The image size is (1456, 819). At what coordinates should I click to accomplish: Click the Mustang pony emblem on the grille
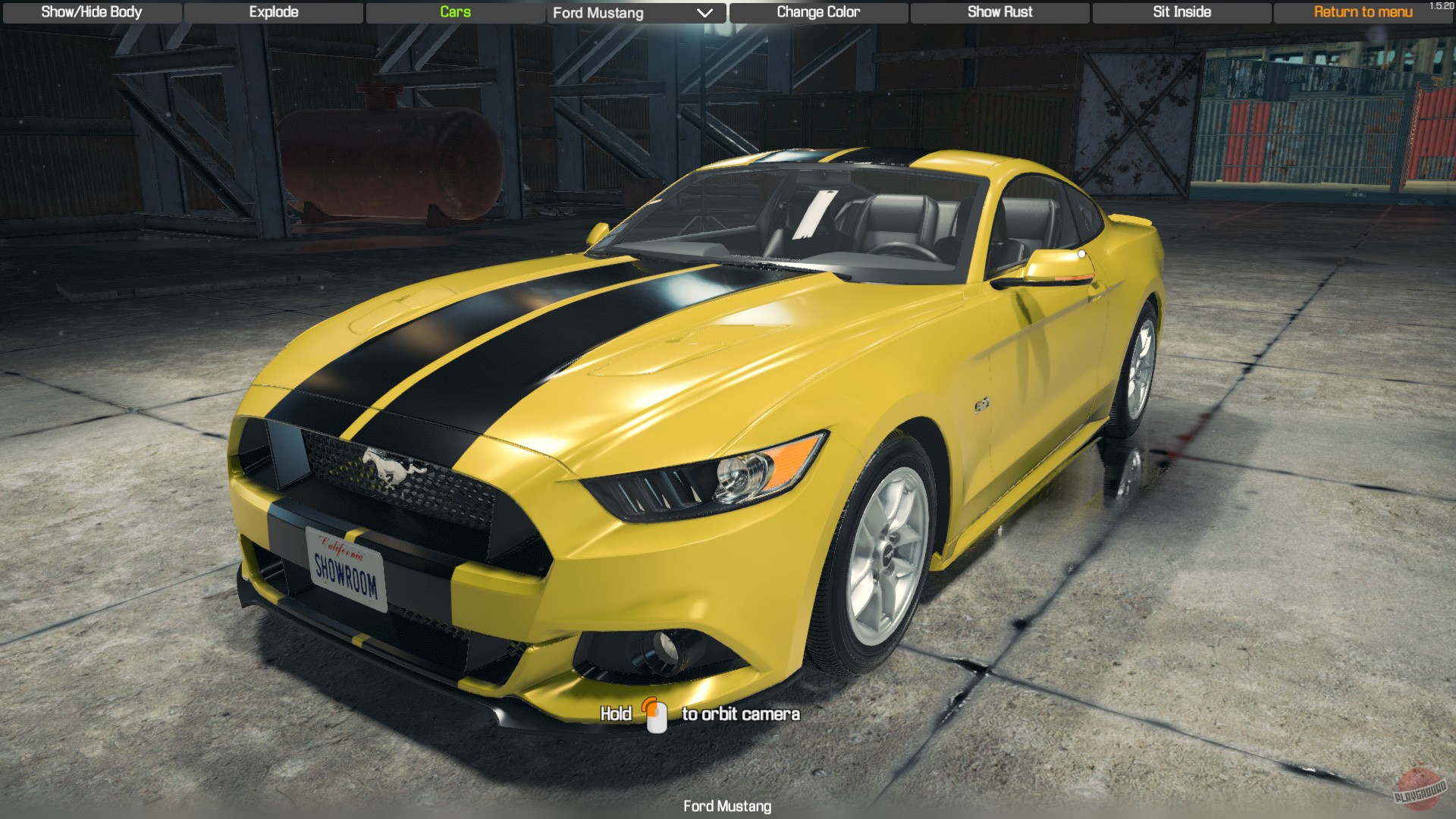coord(391,466)
